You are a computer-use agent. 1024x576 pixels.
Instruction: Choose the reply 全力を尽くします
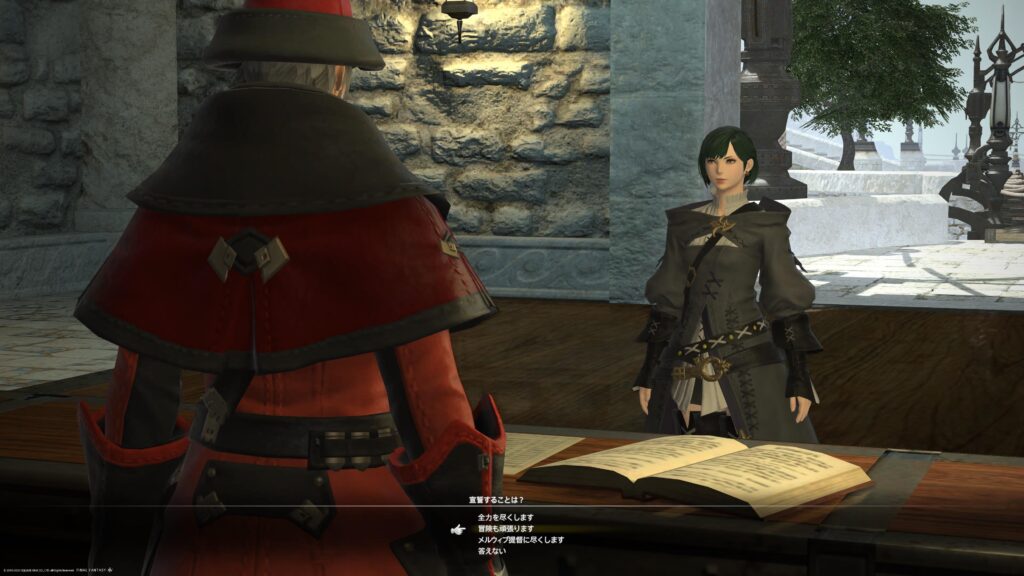[x=506, y=517]
